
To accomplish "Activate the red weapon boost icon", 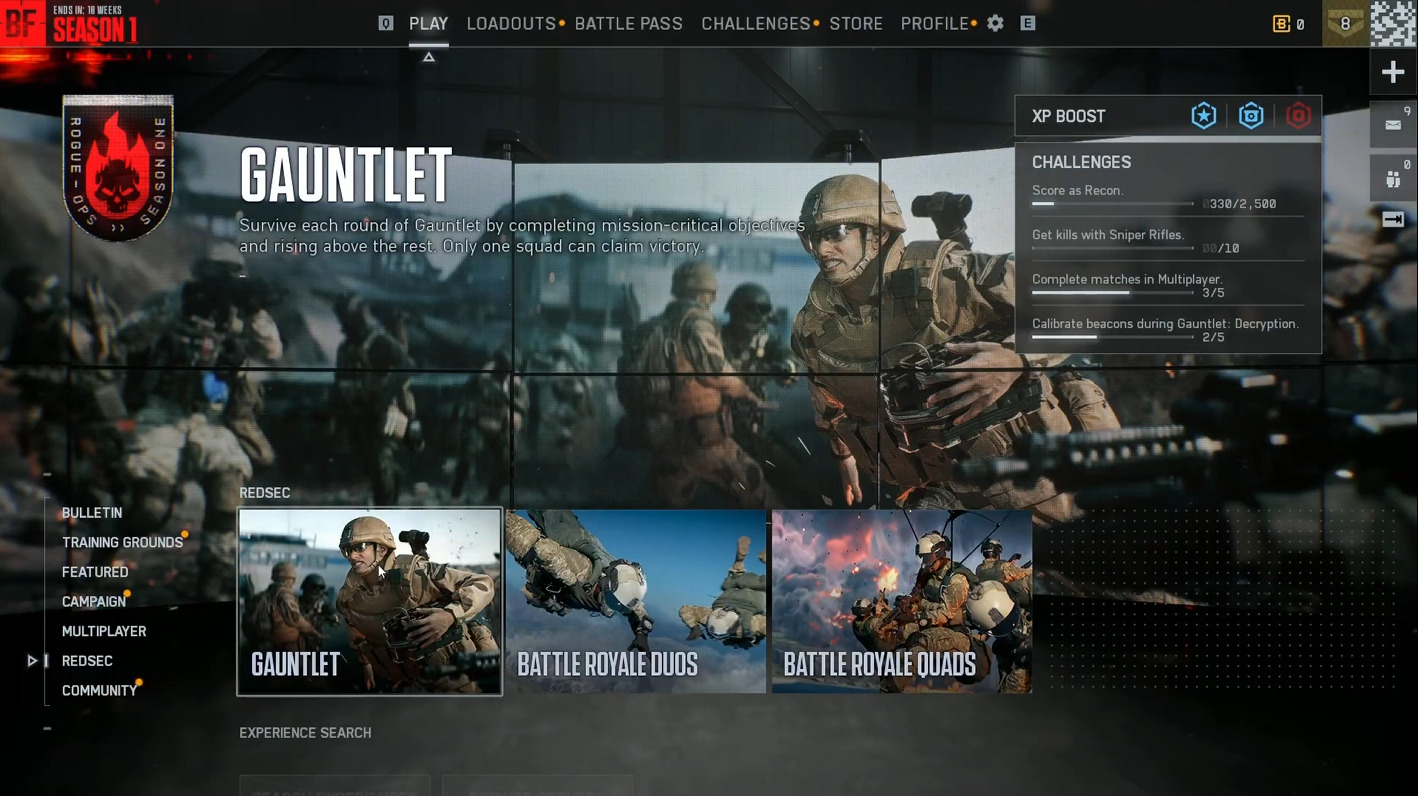I will click(x=1298, y=115).
